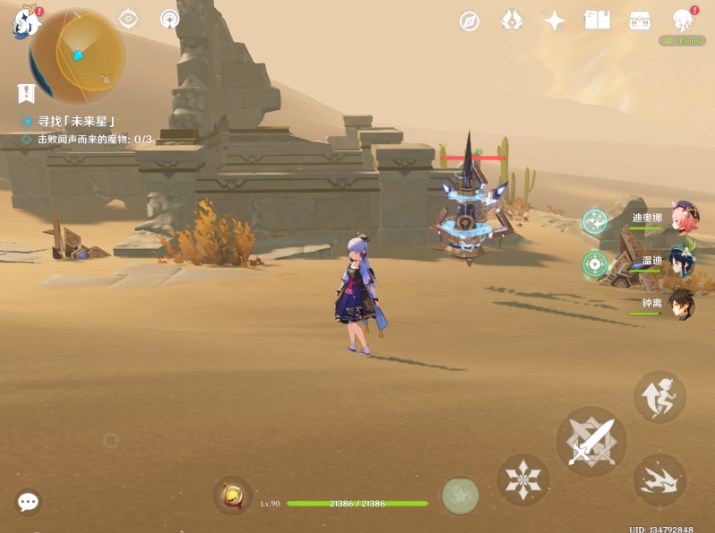Image resolution: width=715 pixels, height=533 pixels.
Task: Tap the quest bookmark icon
Action: 26,93
